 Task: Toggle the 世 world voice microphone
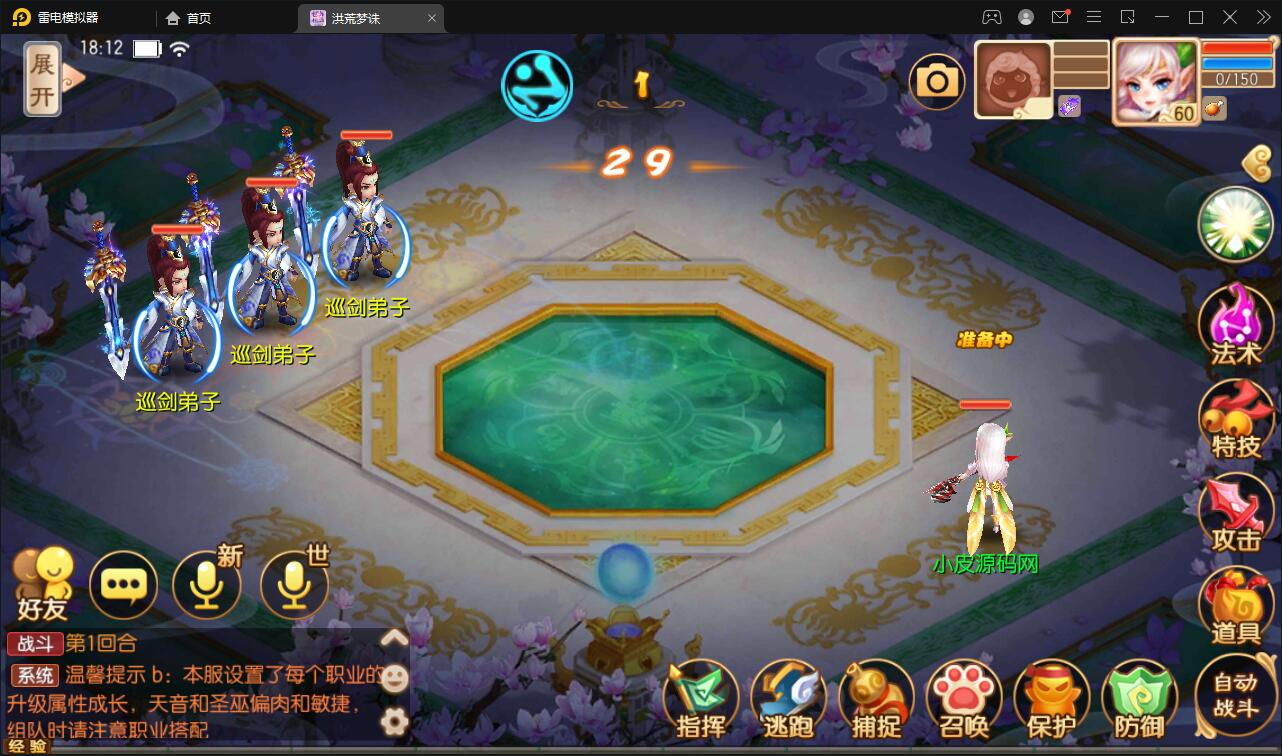(x=293, y=585)
